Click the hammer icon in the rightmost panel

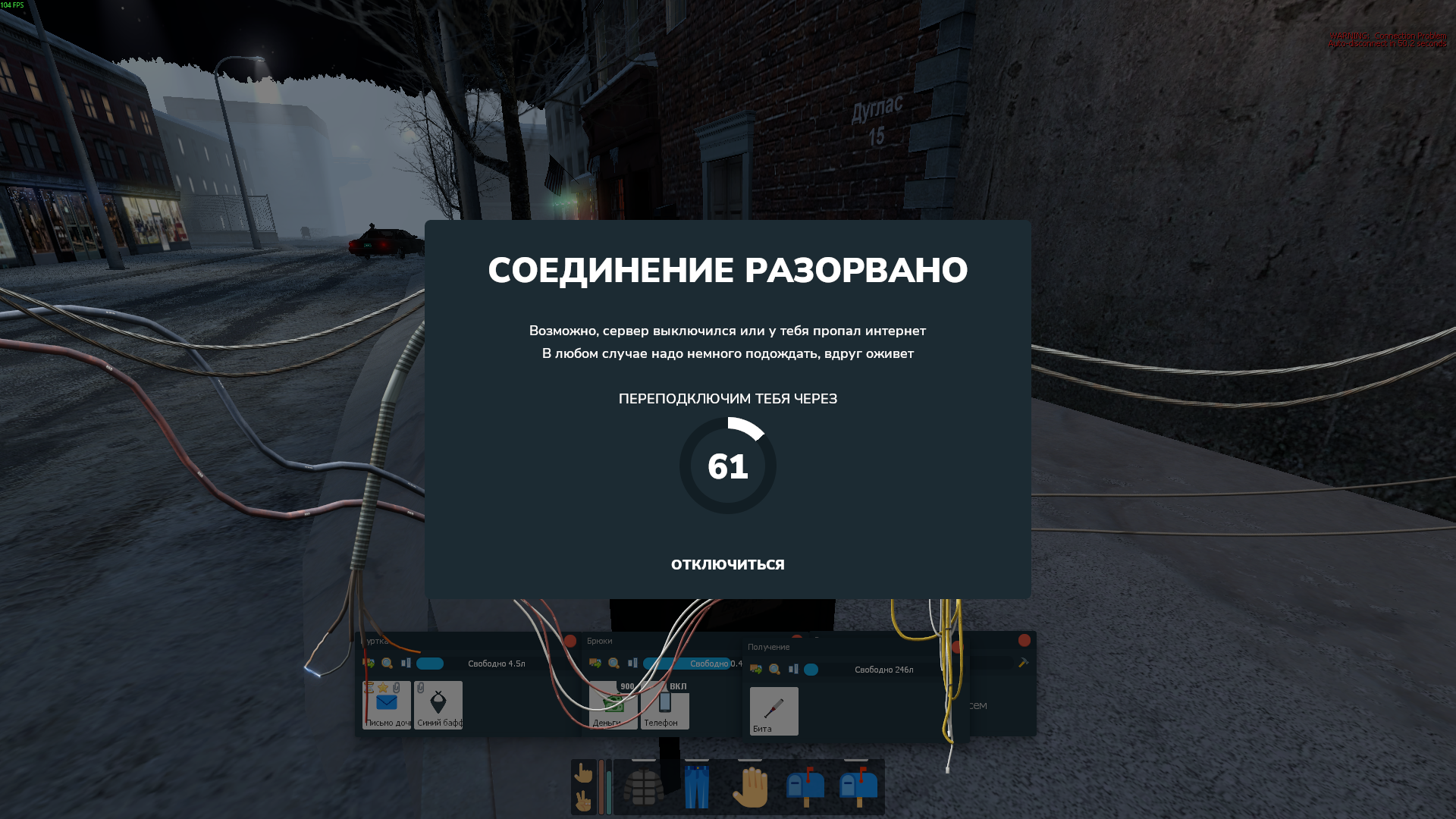point(1023,663)
